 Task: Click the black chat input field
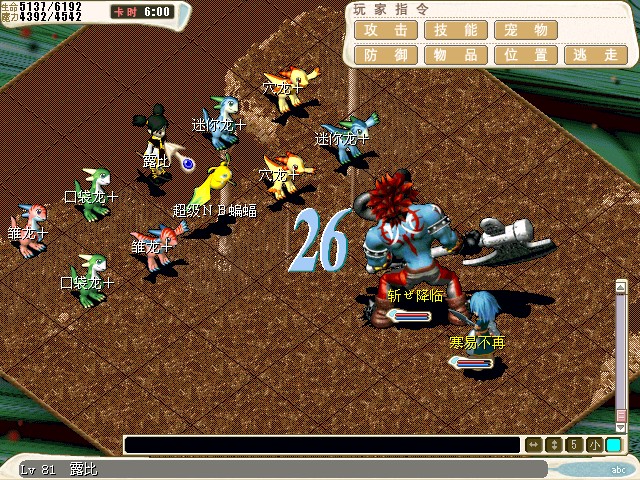tap(322, 445)
